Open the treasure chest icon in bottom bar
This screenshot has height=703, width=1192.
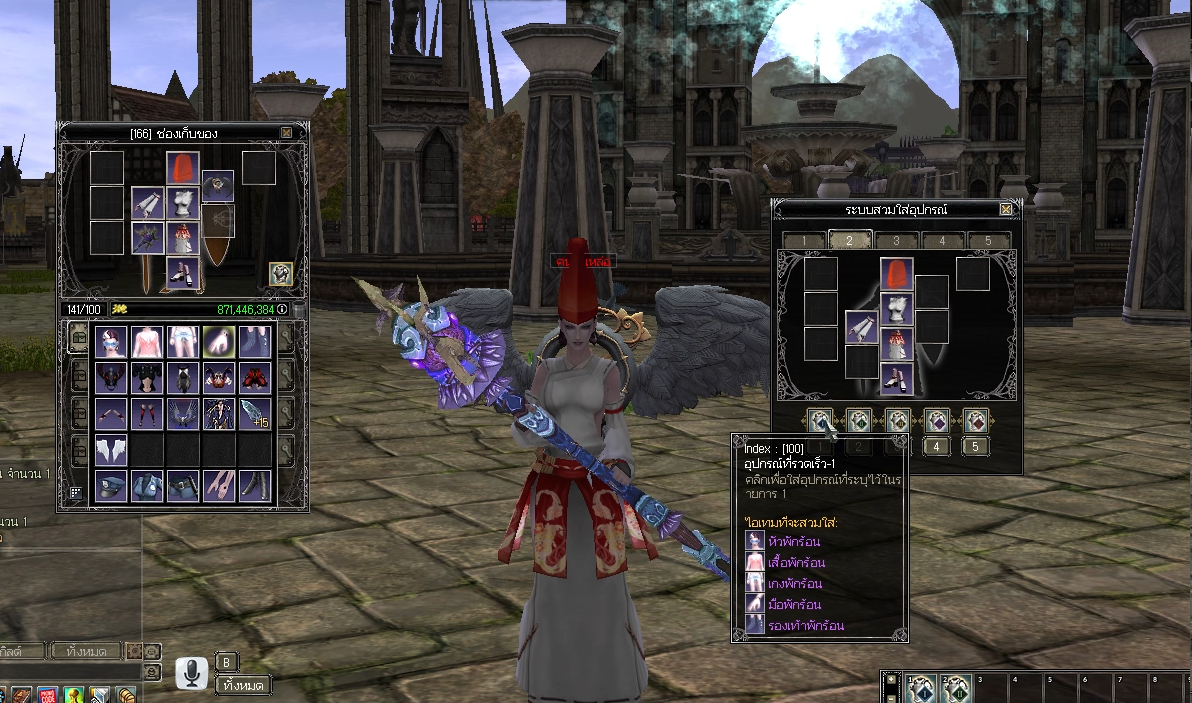pyautogui.click(x=126, y=695)
